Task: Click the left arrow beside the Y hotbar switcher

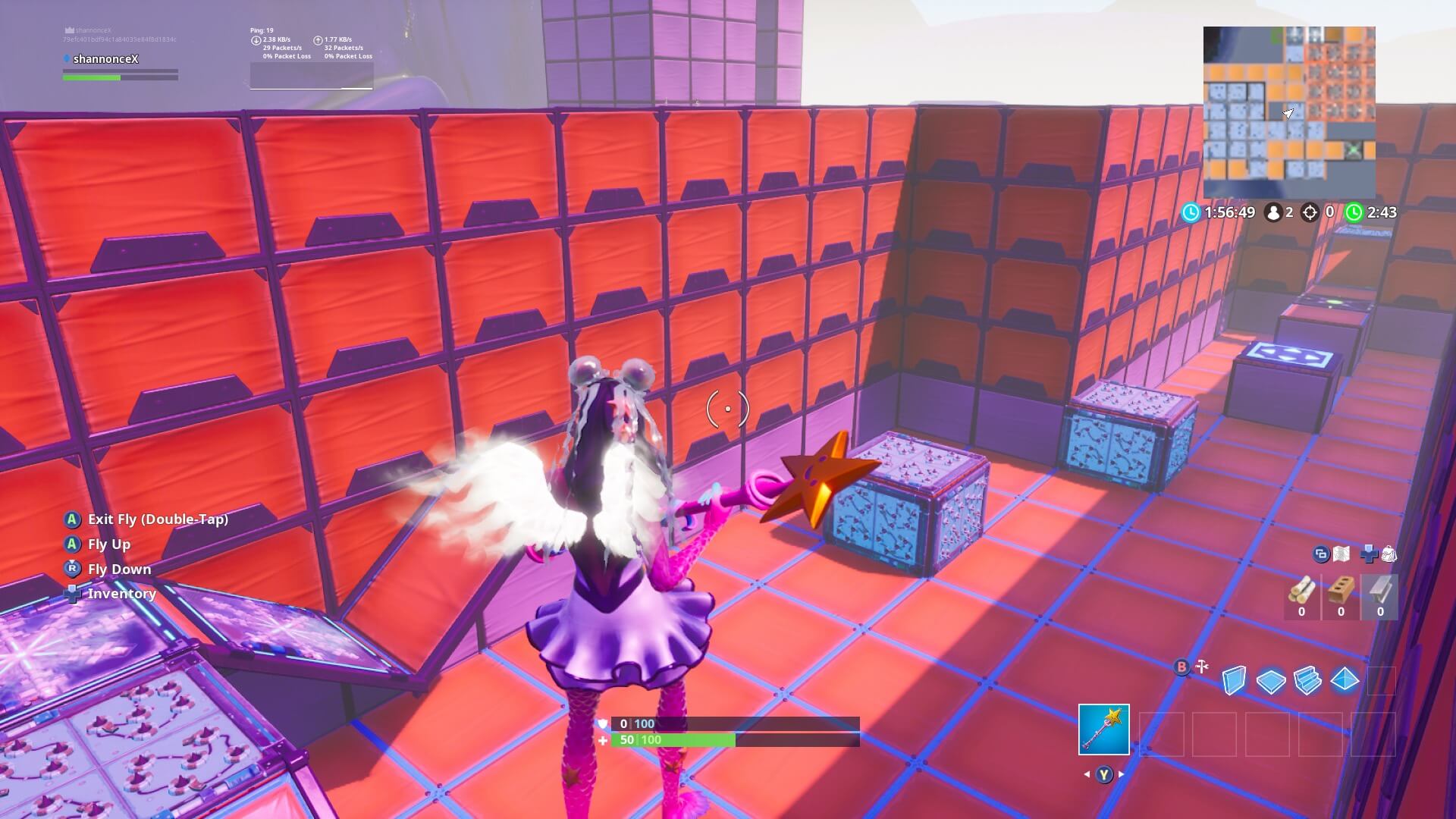Action: pyautogui.click(x=1088, y=774)
